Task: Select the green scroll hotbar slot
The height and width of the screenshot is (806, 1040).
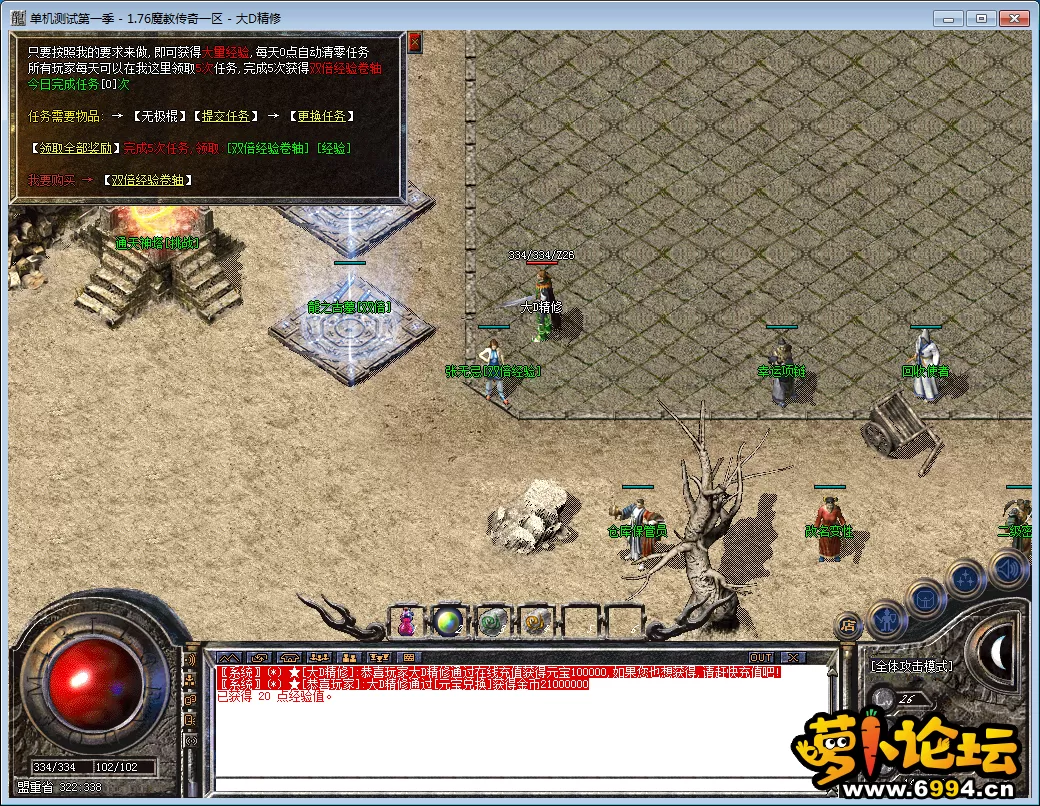Action: coord(492,622)
